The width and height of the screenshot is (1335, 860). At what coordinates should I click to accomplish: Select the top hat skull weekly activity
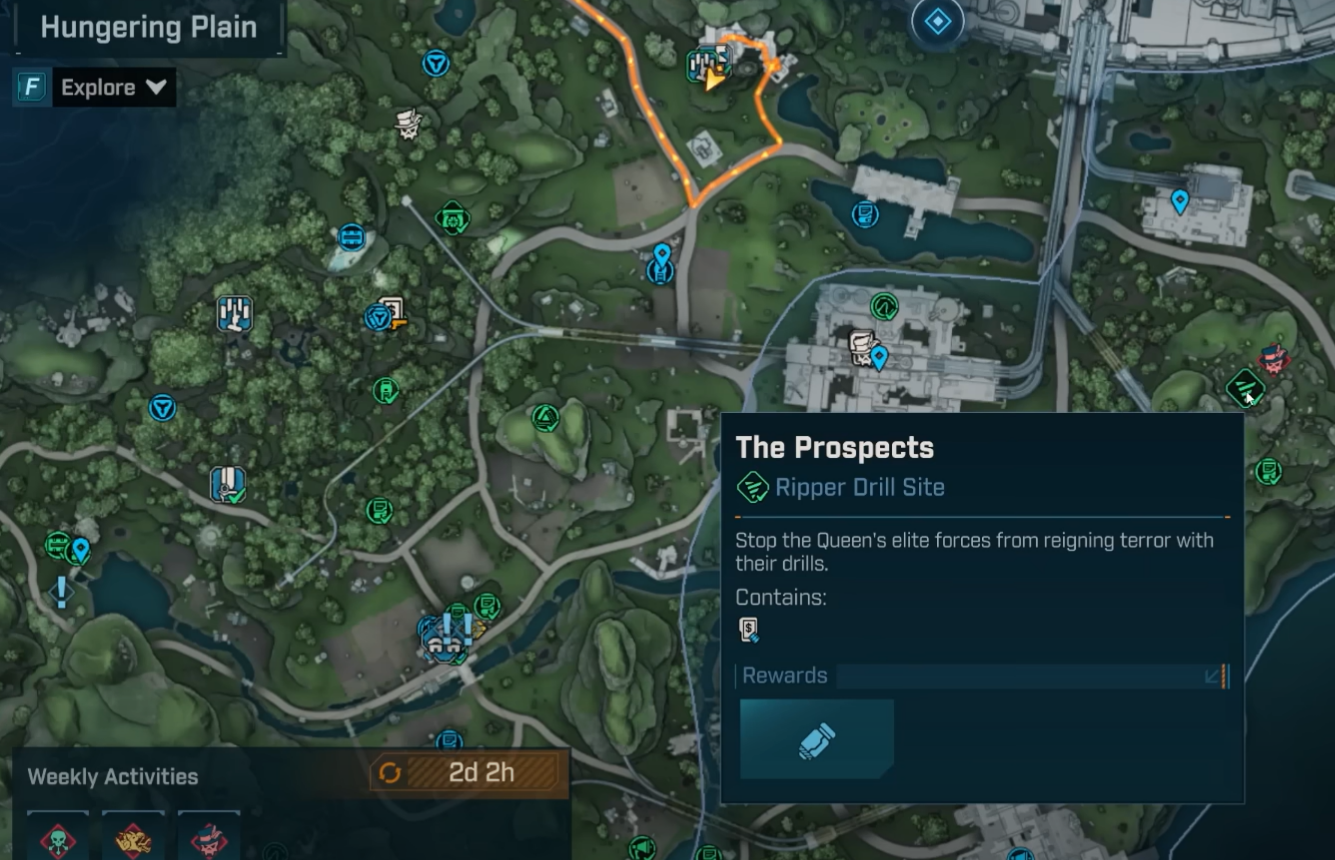click(x=208, y=838)
